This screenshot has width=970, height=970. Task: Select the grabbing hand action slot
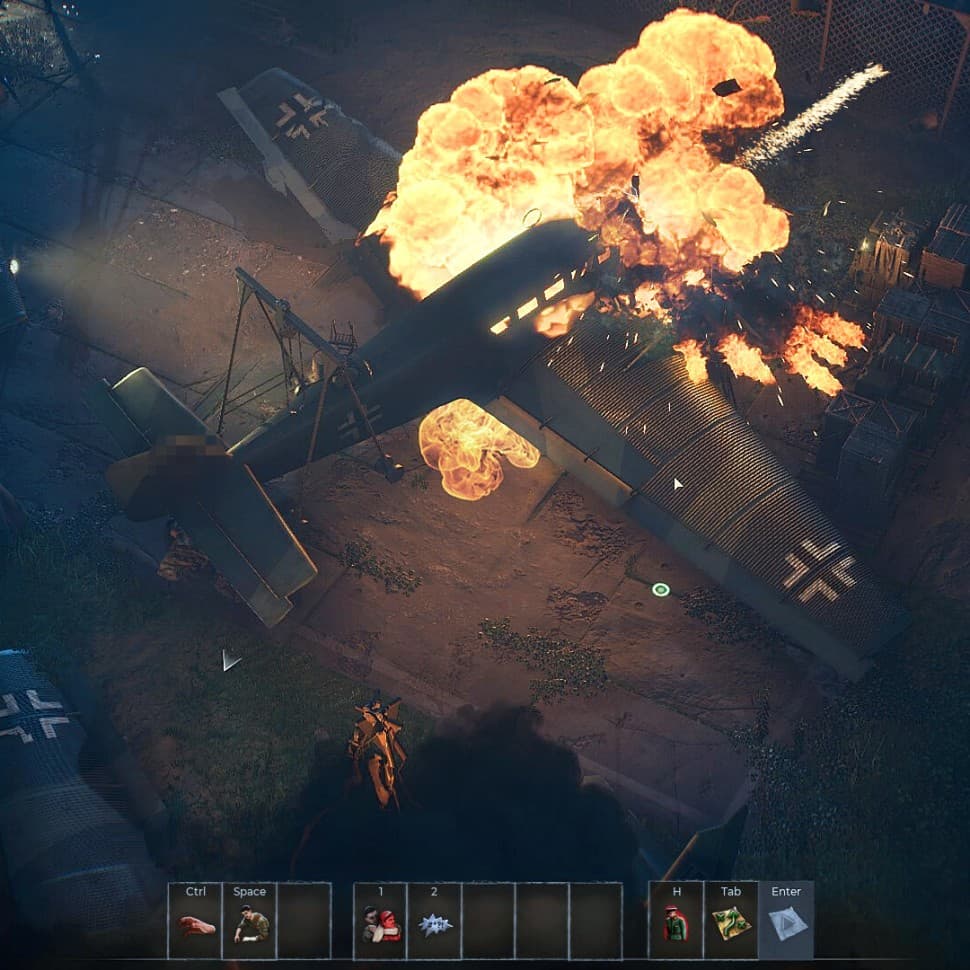(x=195, y=925)
